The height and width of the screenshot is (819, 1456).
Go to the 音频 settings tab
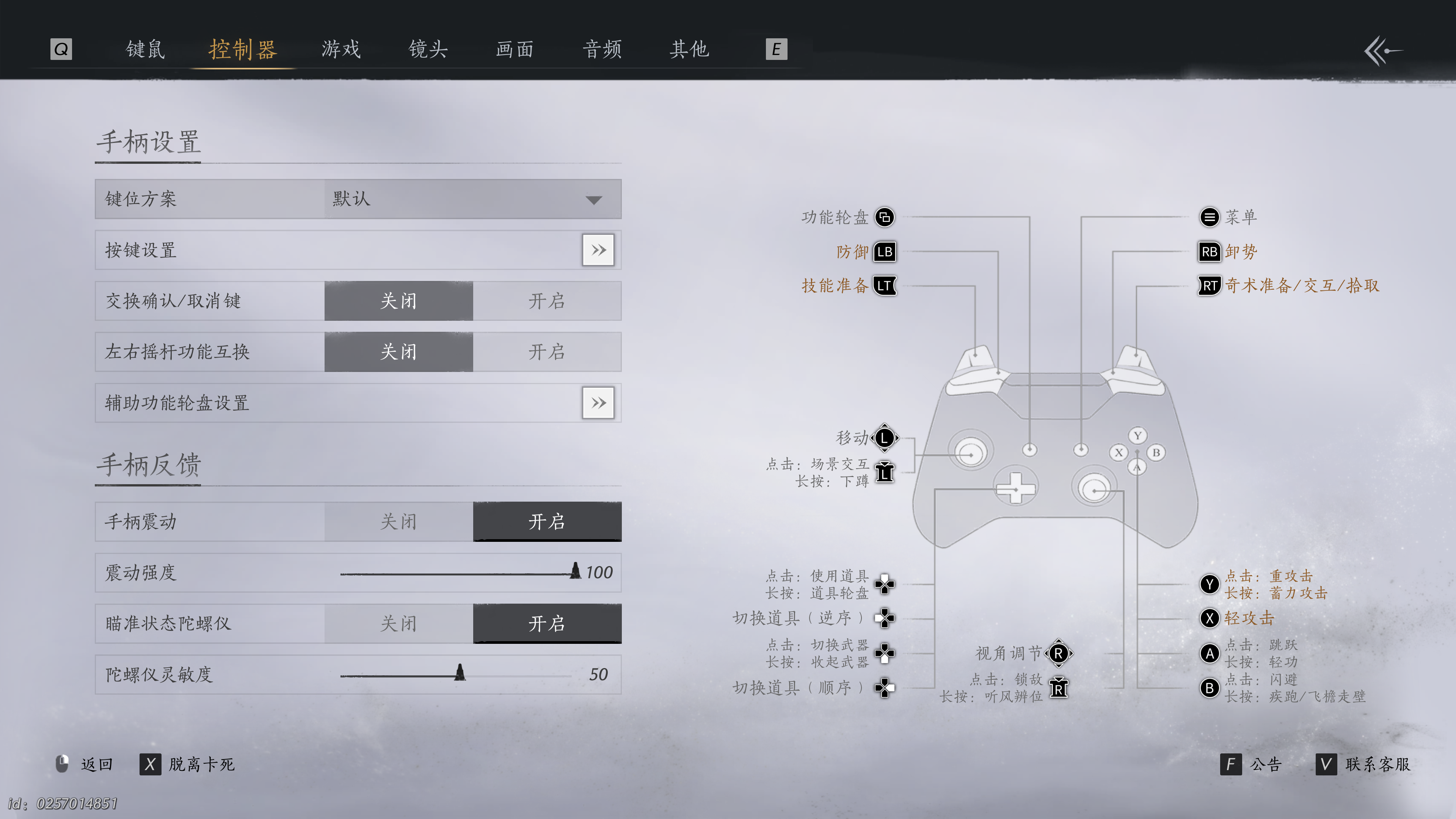(602, 50)
